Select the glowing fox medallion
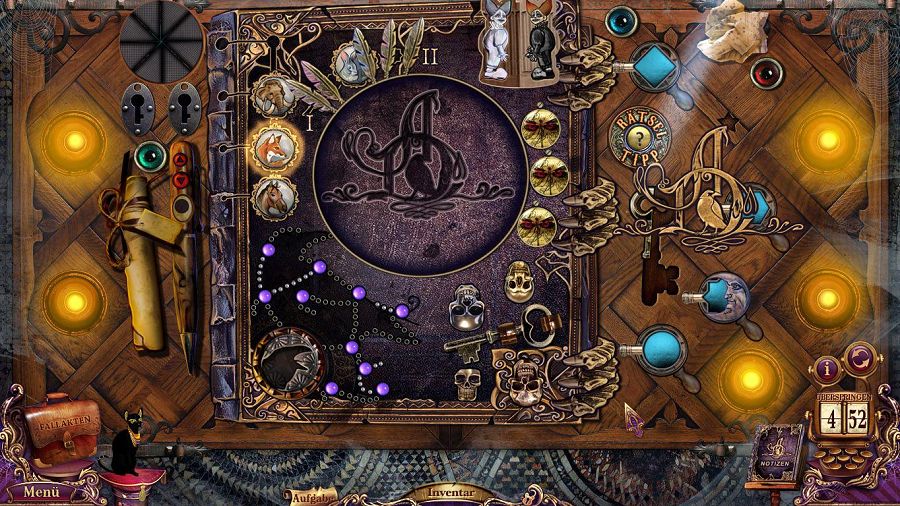The width and height of the screenshot is (900, 506). click(275, 147)
